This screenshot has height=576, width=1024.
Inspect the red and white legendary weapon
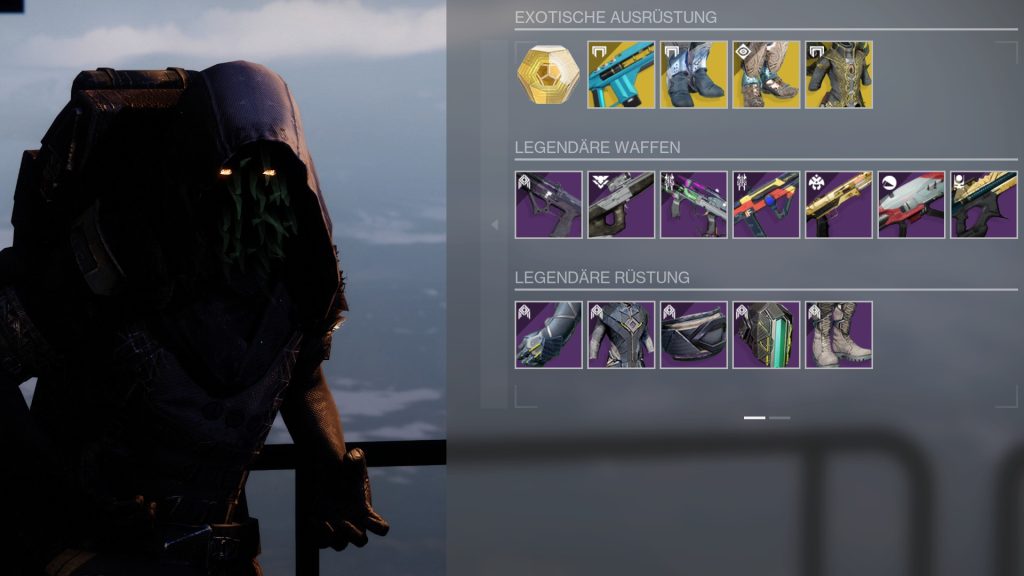(x=912, y=205)
